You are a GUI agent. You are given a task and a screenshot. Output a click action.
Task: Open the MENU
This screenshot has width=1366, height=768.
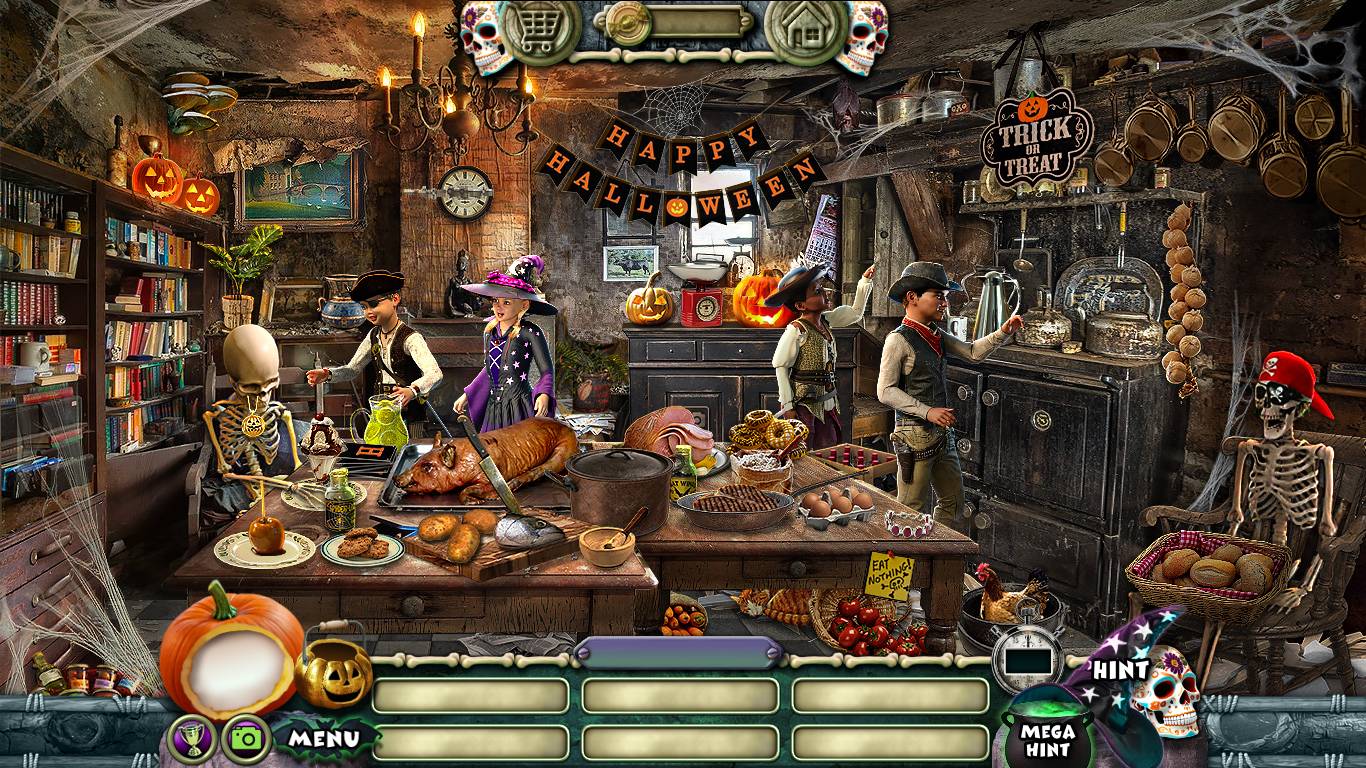click(x=324, y=739)
